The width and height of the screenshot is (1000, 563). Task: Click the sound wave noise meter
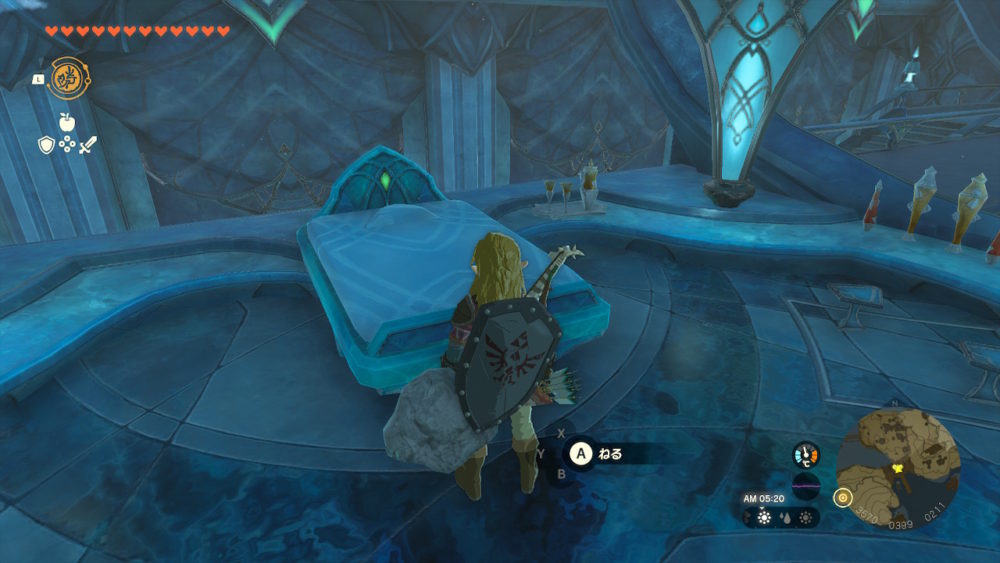click(x=806, y=486)
